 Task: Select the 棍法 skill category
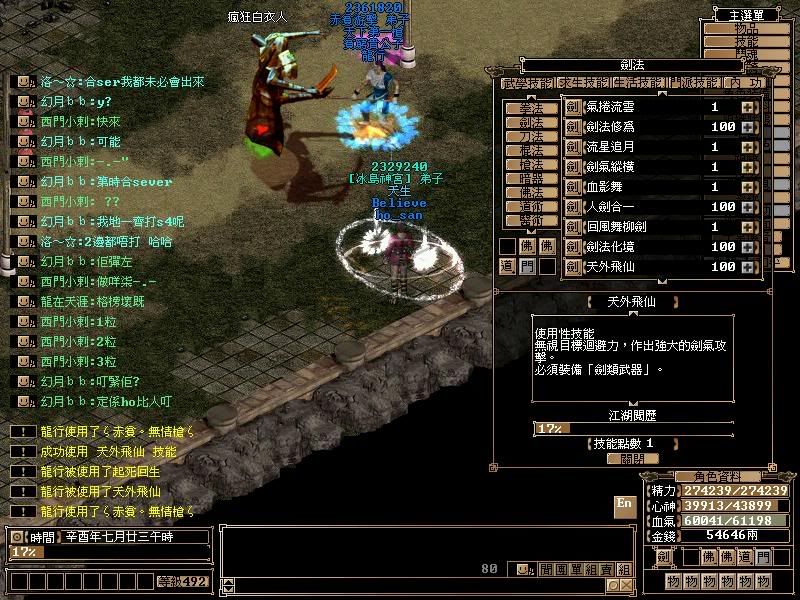[x=531, y=150]
